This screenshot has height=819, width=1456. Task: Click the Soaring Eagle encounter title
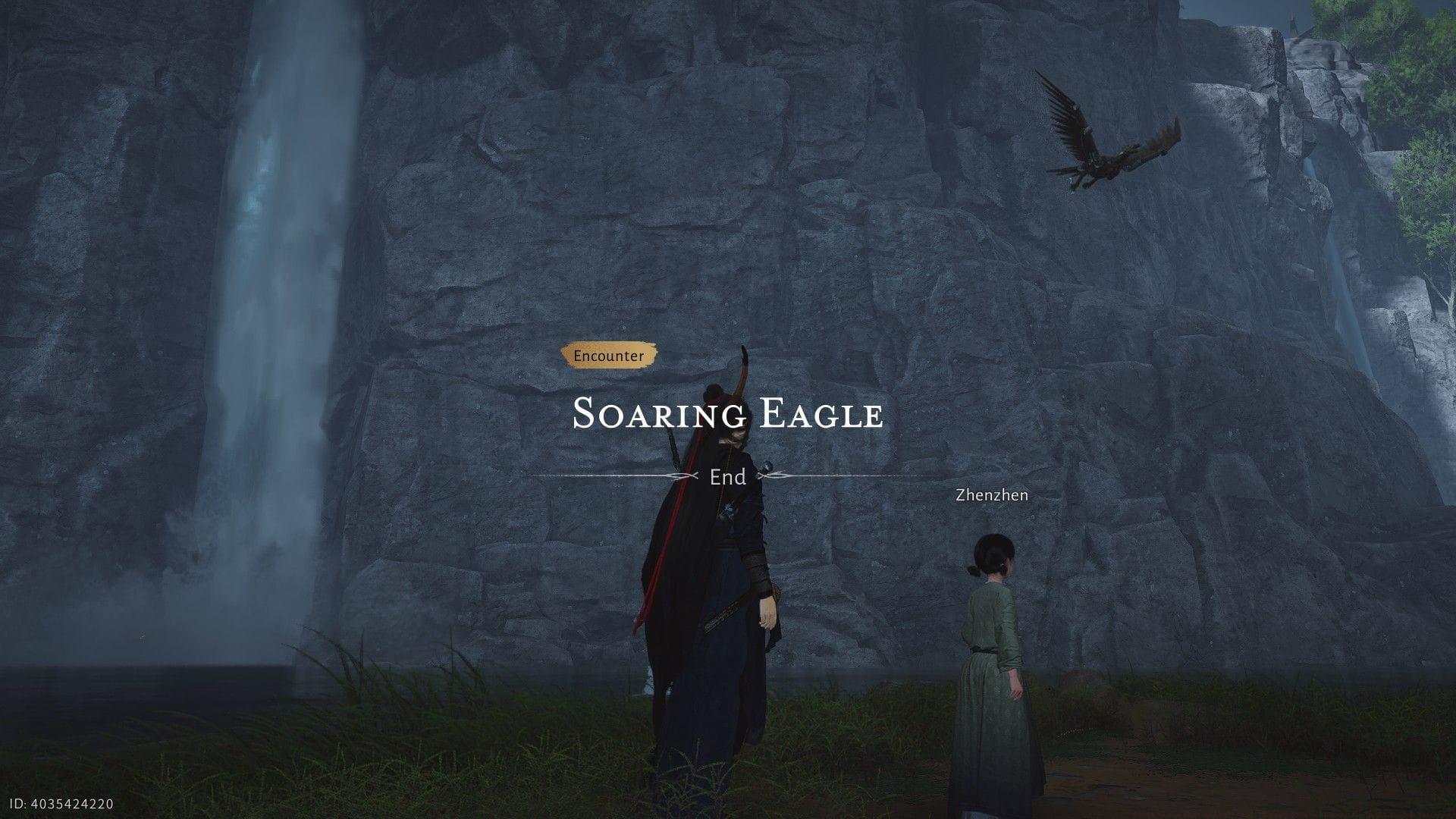[728, 415]
